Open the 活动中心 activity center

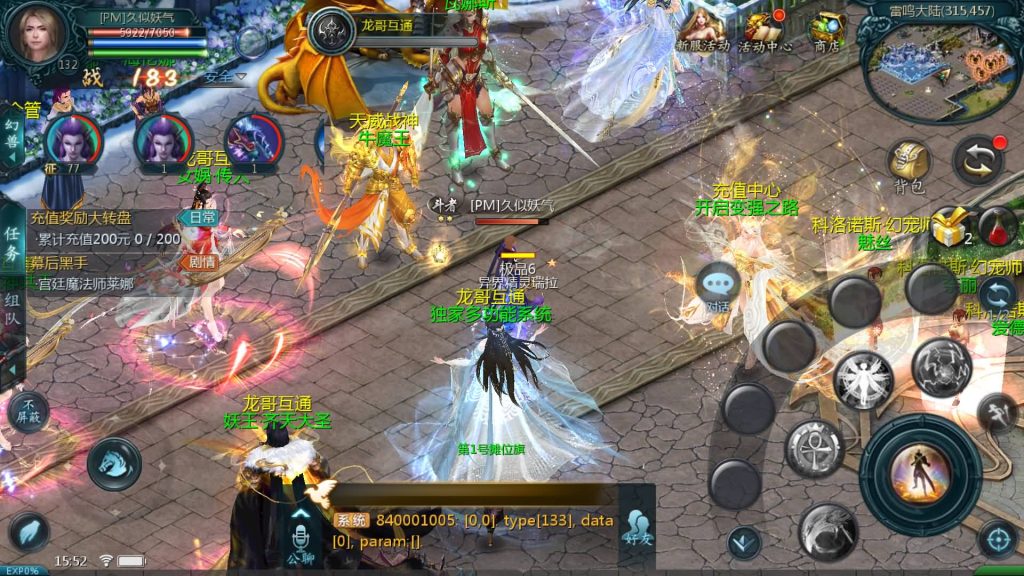(766, 32)
